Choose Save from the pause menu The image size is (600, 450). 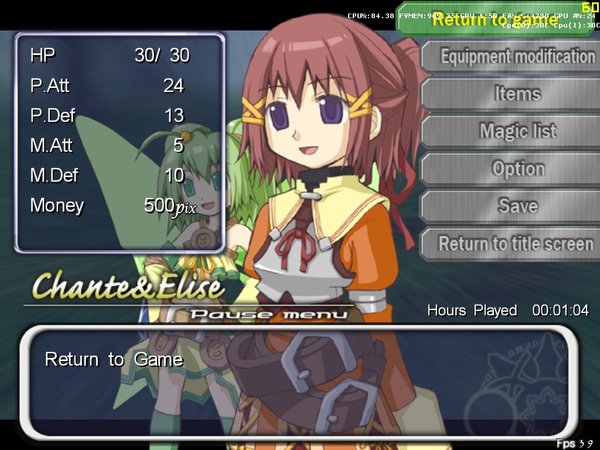click(517, 206)
